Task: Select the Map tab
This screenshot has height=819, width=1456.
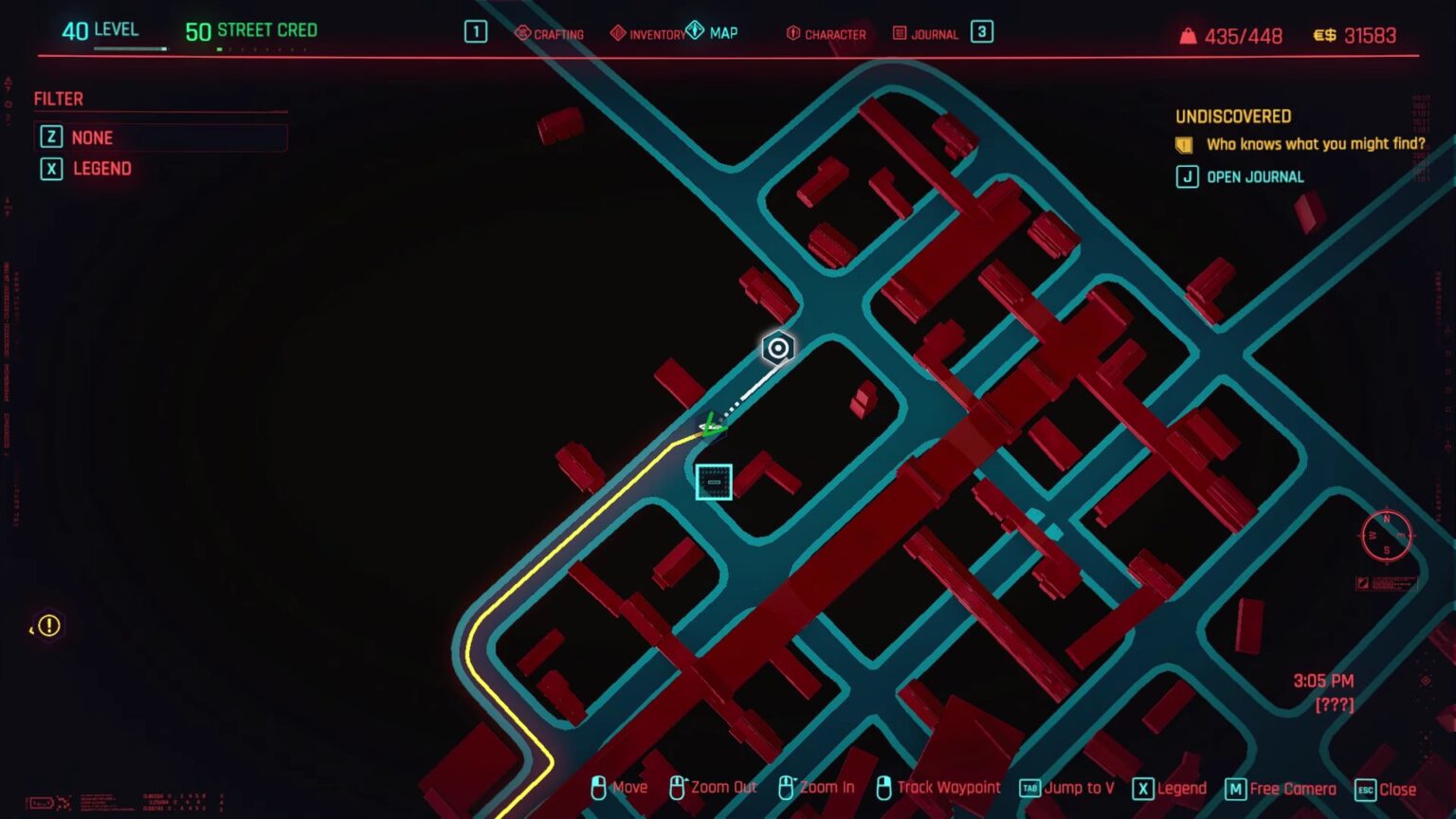Action: (713, 33)
